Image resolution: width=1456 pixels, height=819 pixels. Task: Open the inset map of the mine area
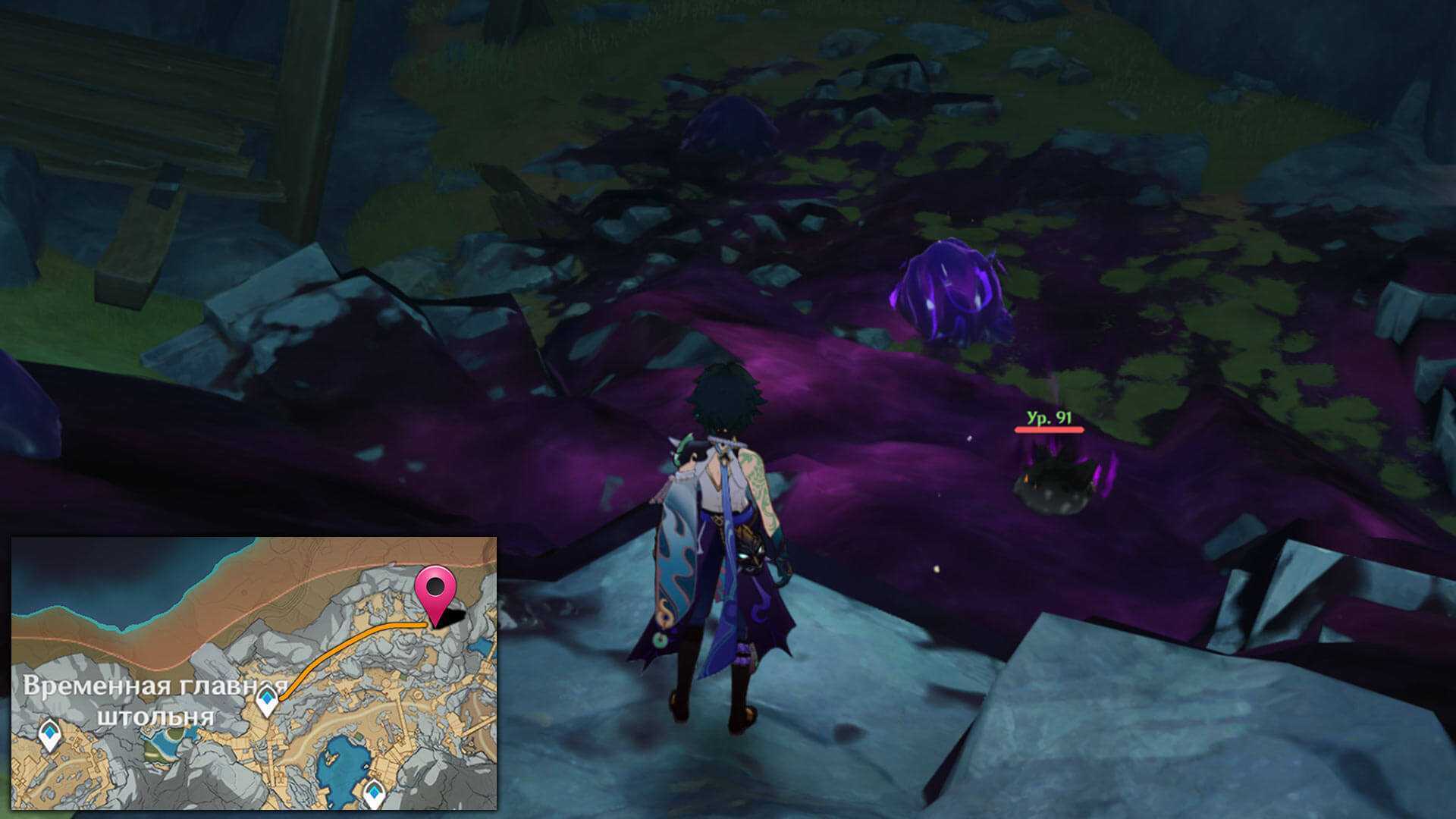254,673
